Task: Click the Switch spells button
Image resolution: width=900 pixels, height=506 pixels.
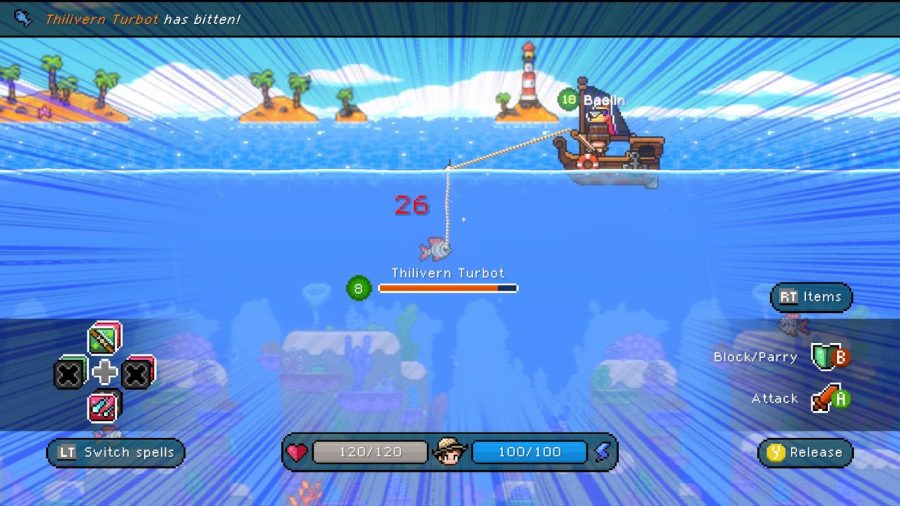Action: (x=116, y=452)
